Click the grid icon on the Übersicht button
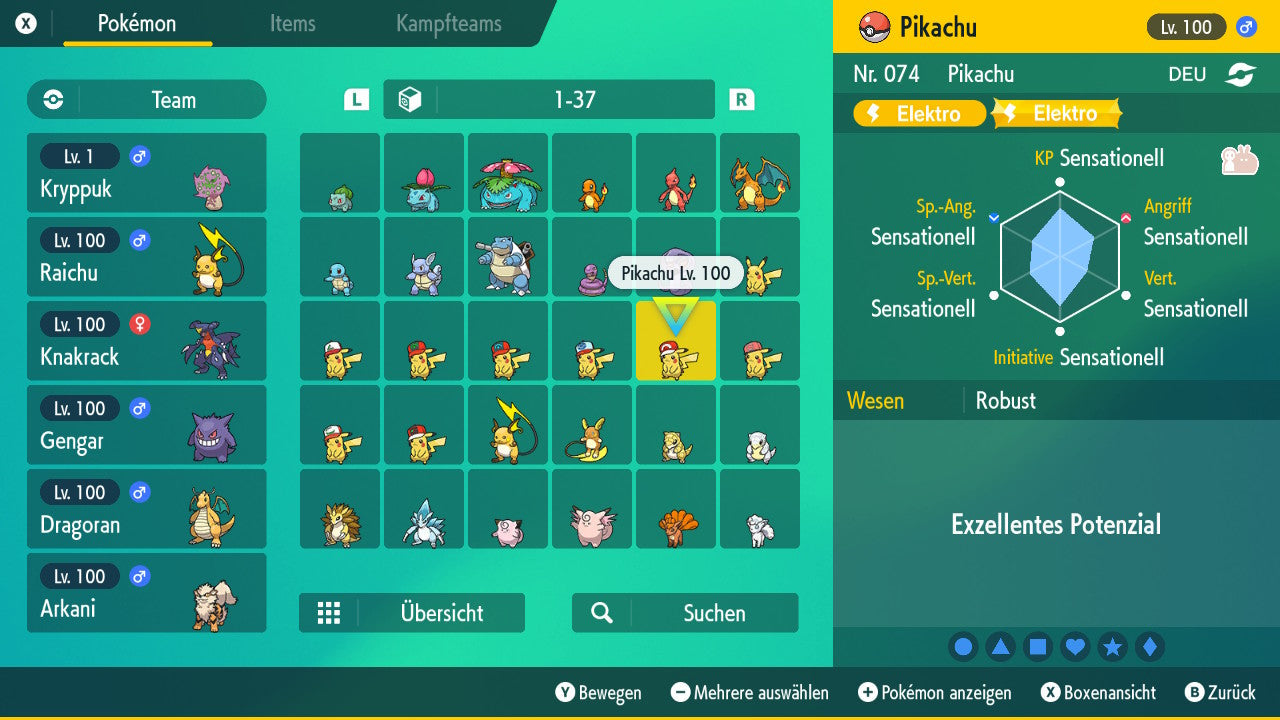Image resolution: width=1280 pixels, height=720 pixels. (x=329, y=613)
